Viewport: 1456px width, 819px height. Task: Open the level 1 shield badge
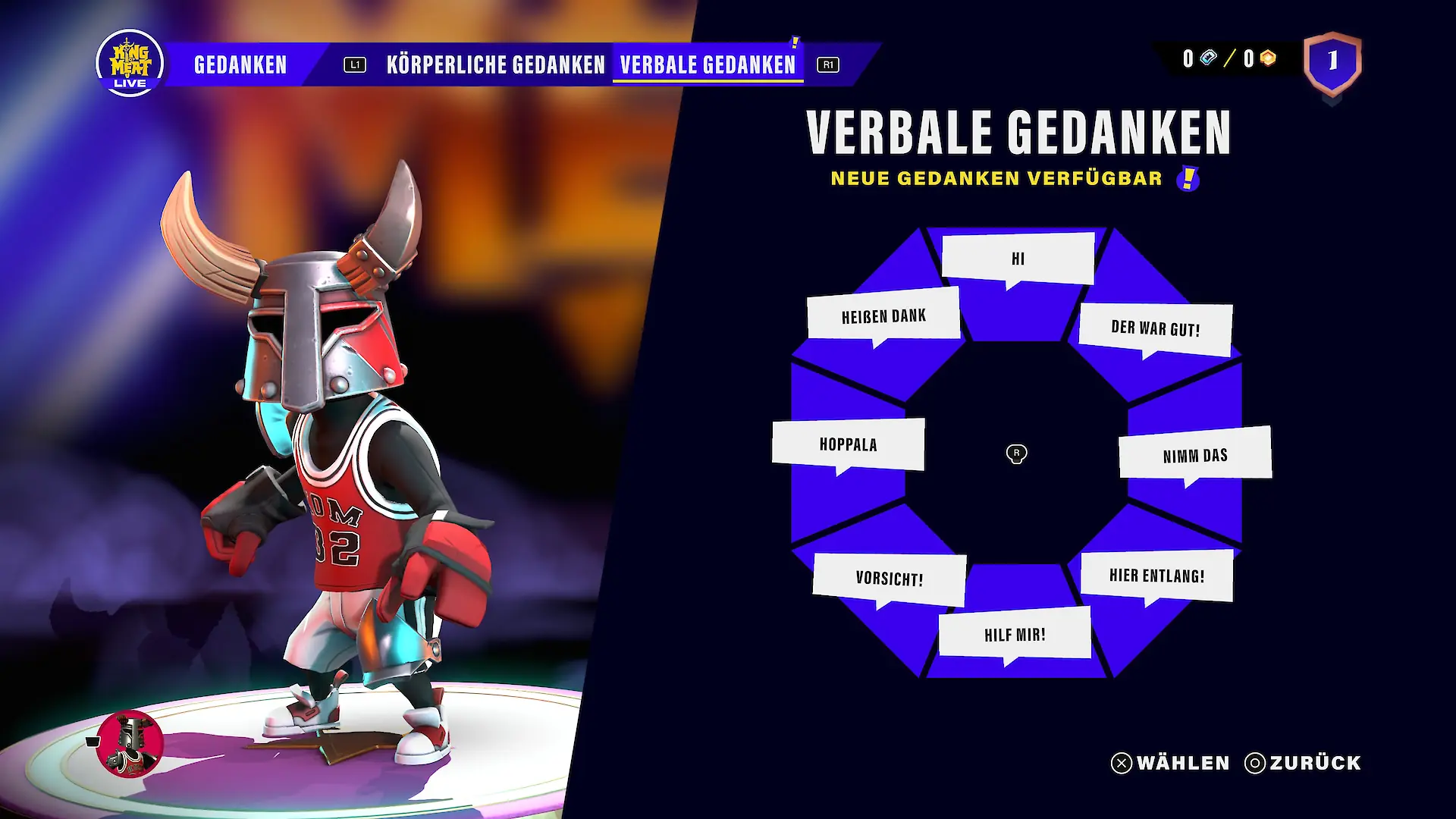click(1332, 62)
